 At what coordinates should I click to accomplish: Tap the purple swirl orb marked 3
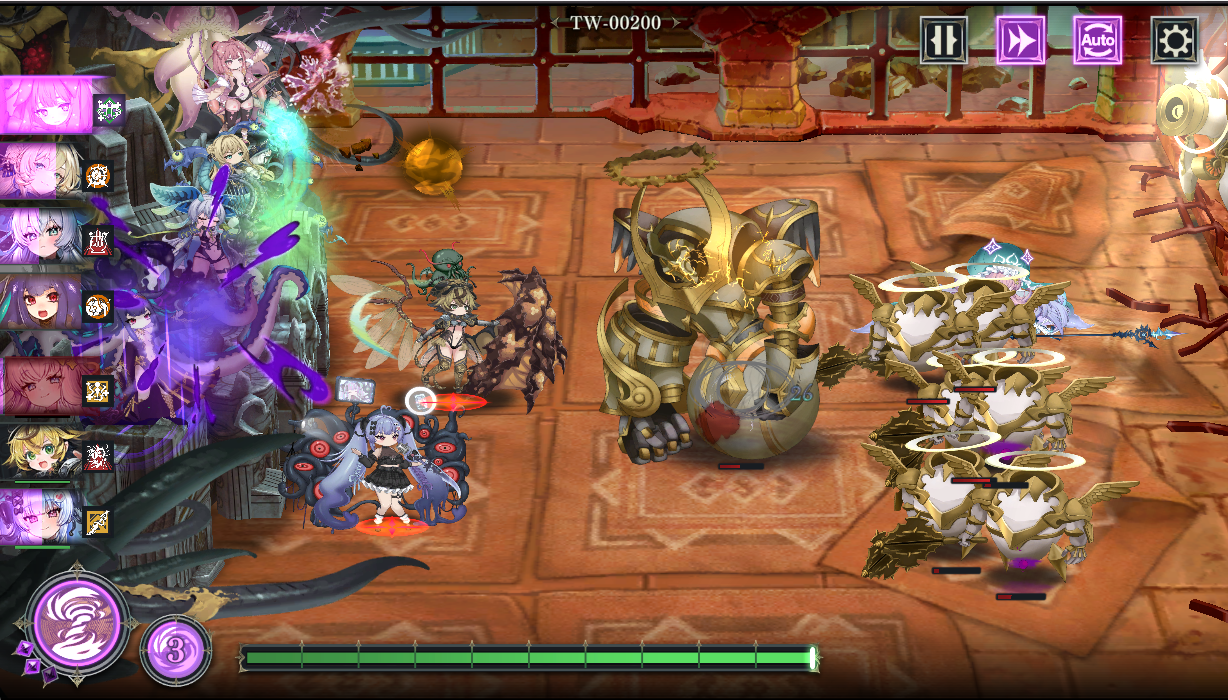pos(176,651)
